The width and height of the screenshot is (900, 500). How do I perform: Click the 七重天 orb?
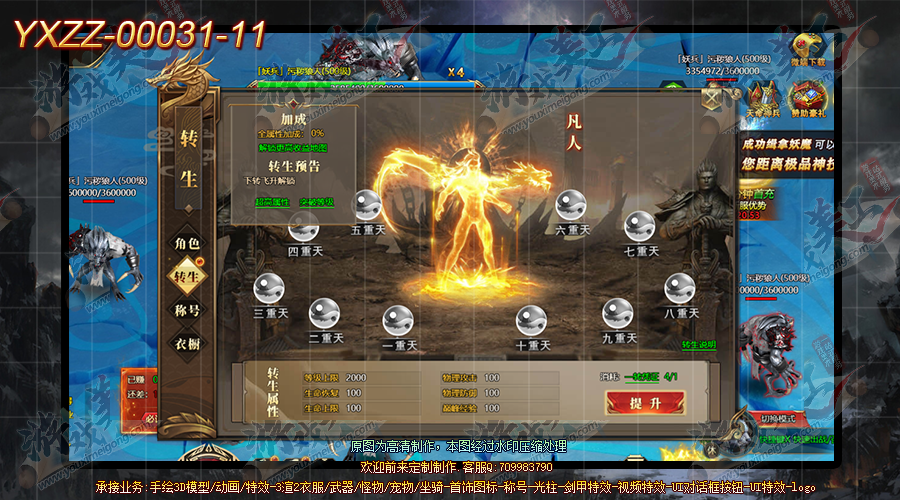(640, 228)
